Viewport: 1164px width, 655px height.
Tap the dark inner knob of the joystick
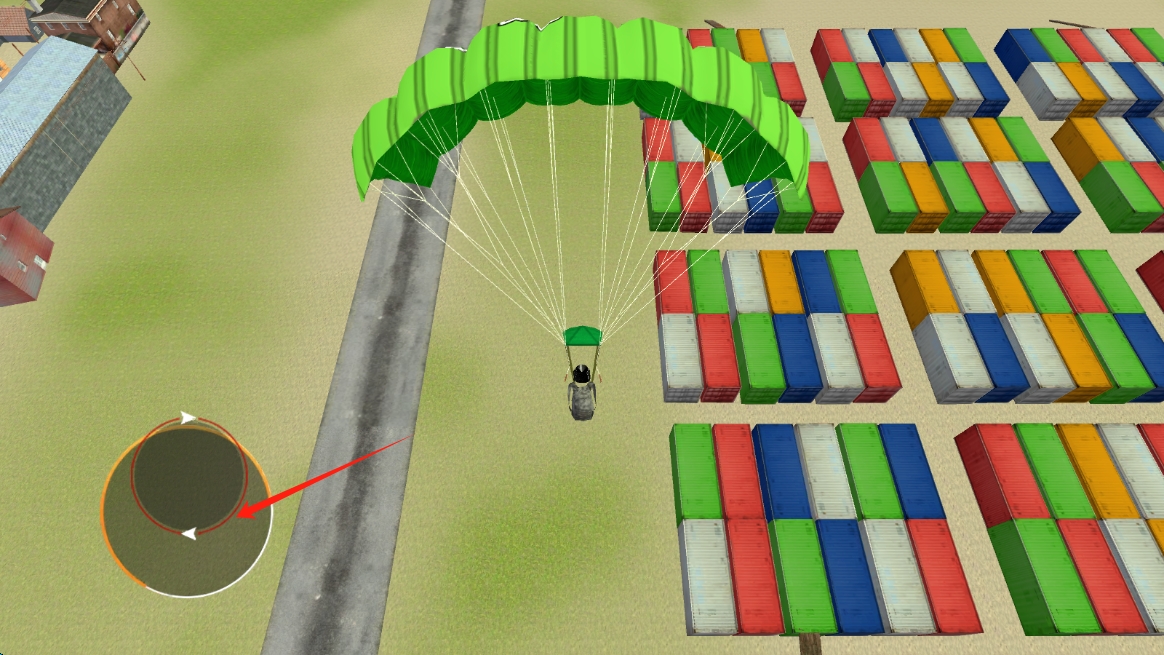tap(188, 477)
